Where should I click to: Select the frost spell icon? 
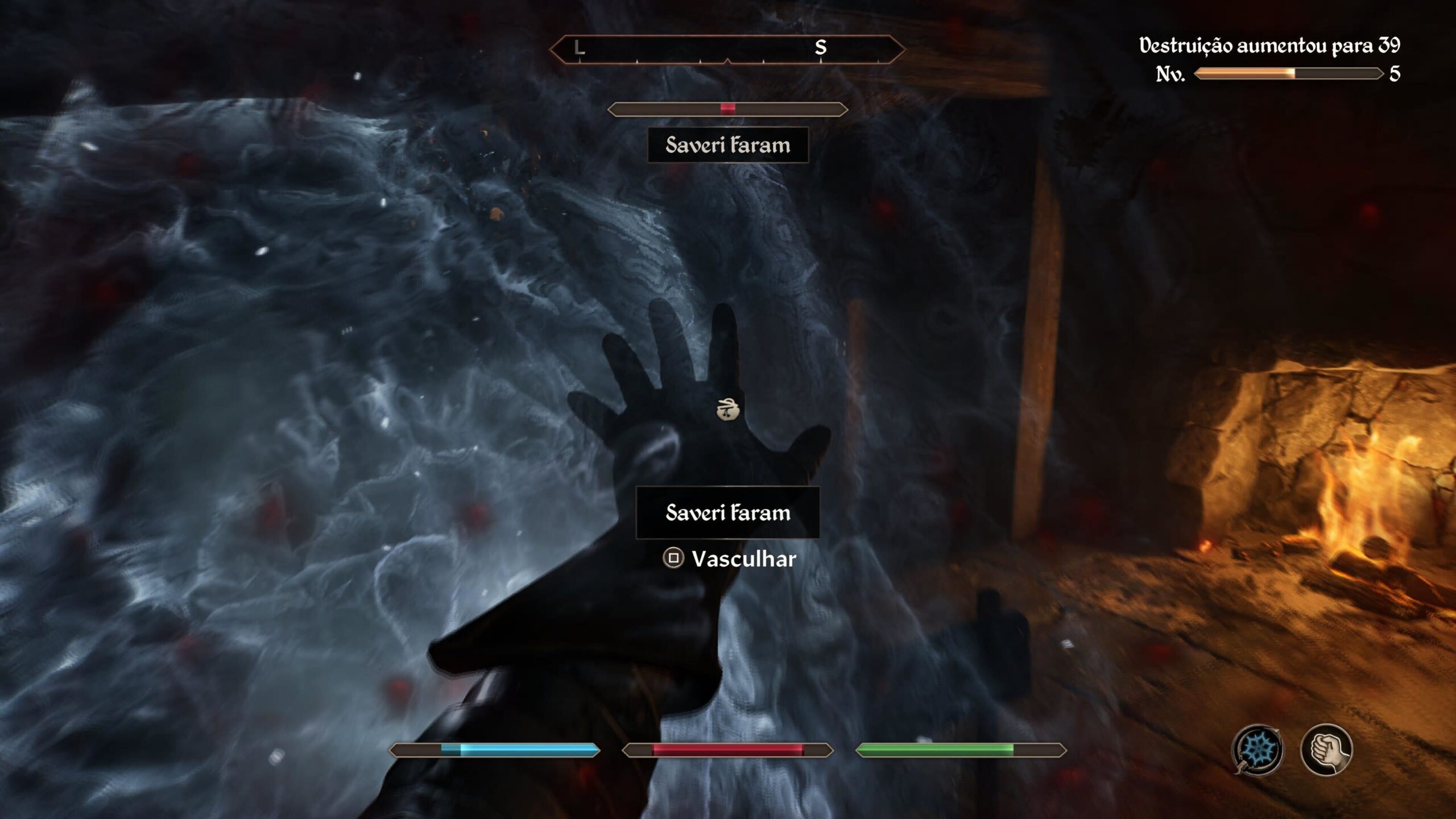pos(1258,749)
